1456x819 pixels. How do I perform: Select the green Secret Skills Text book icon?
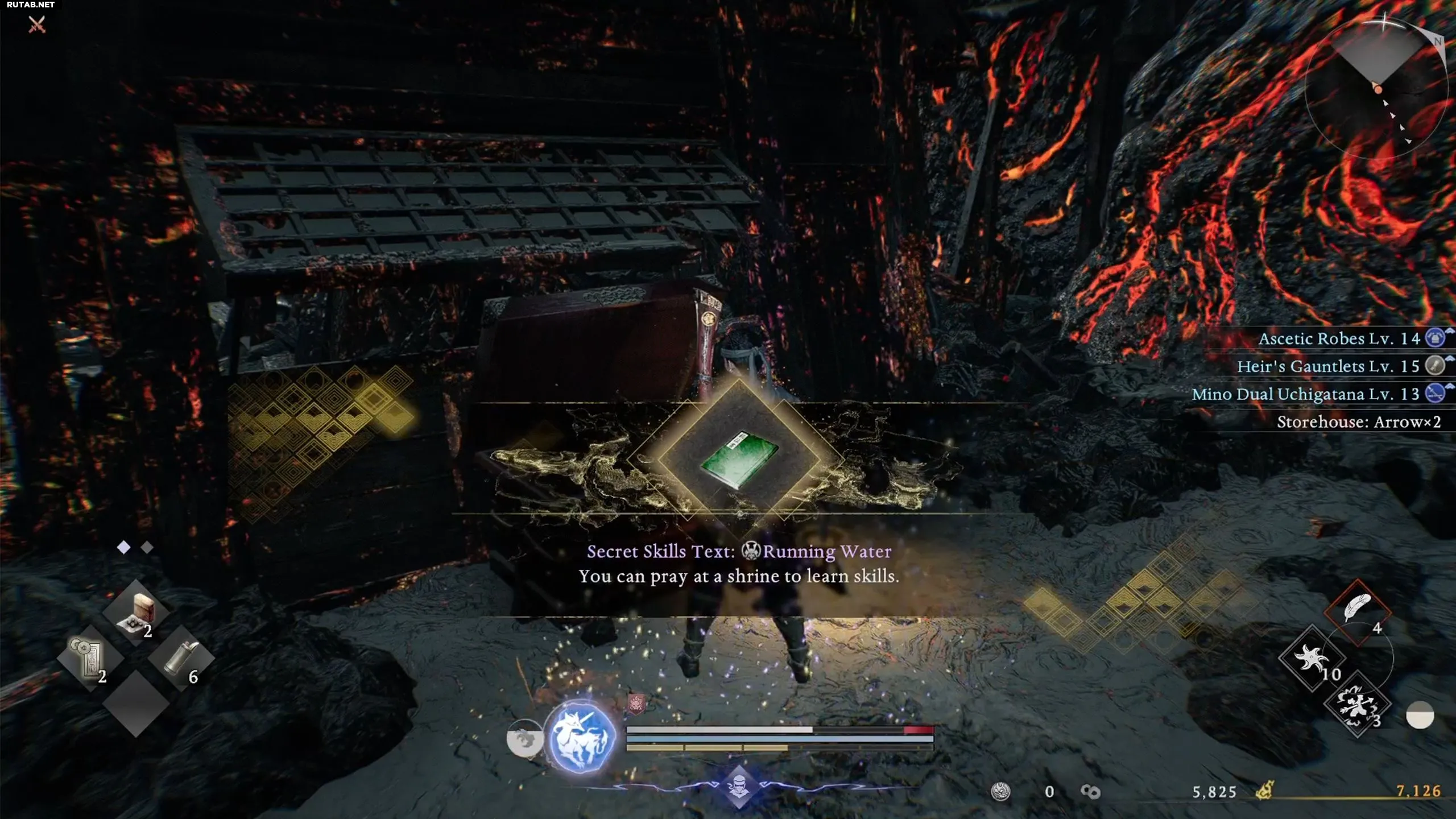tap(739, 460)
